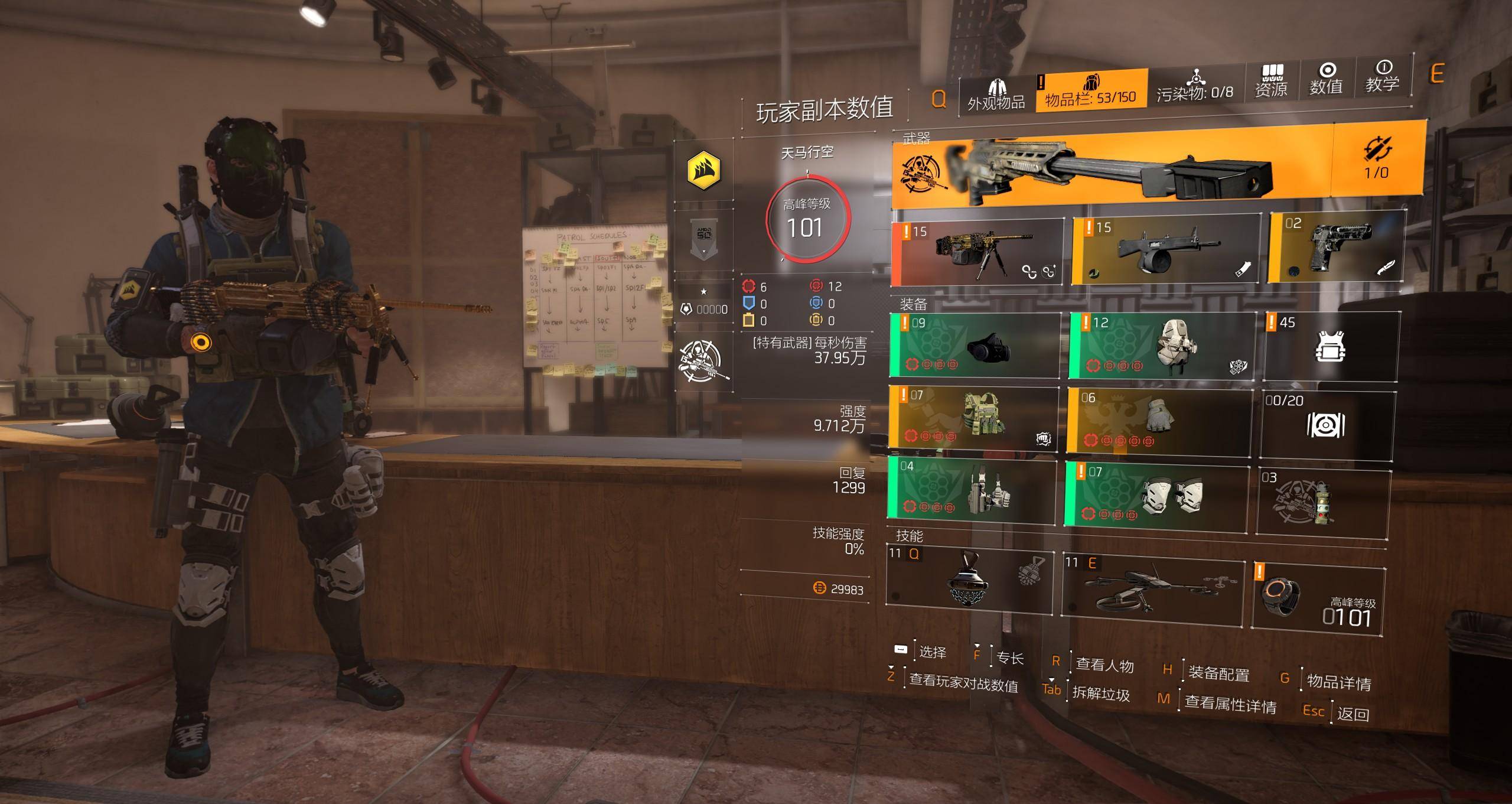
Task: Switch to the 外观物品 appearance tab
Action: pos(996,95)
